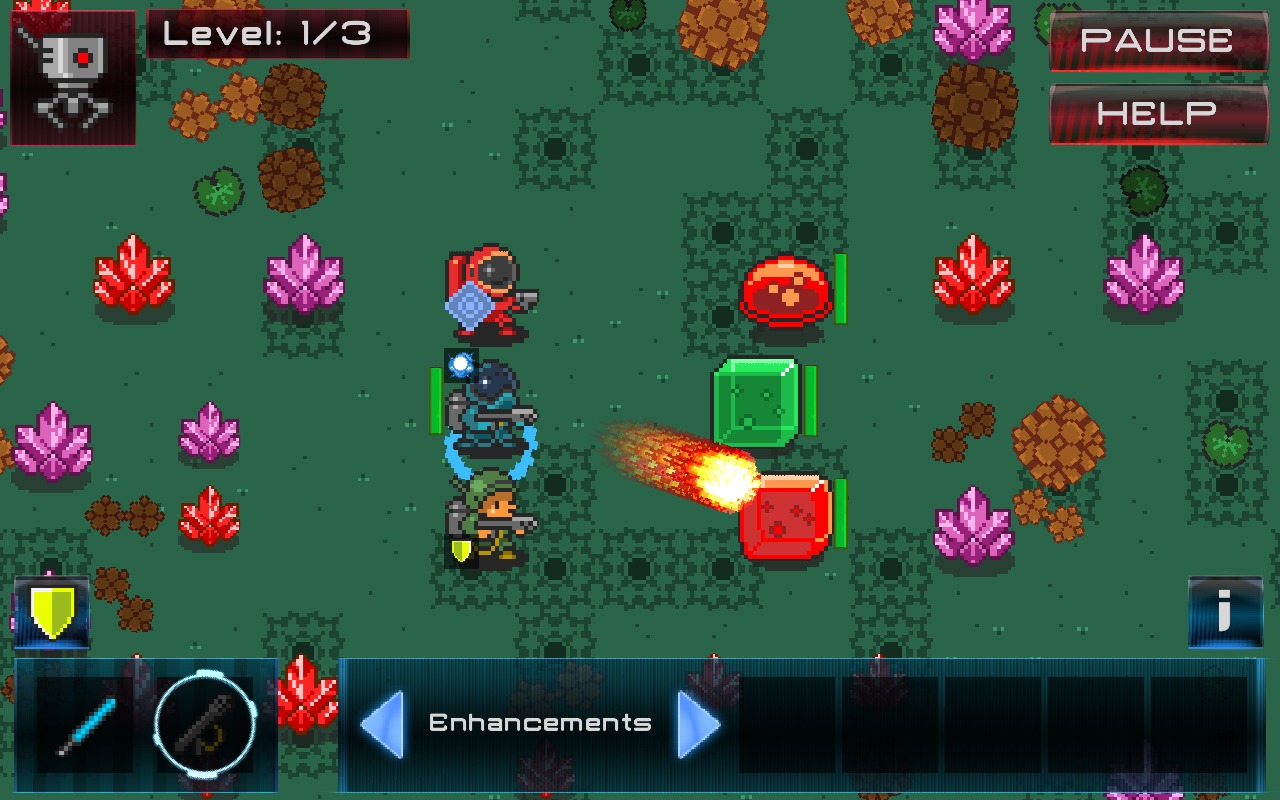This screenshot has height=800, width=1280.
Task: Pause the game
Action: 1158,40
